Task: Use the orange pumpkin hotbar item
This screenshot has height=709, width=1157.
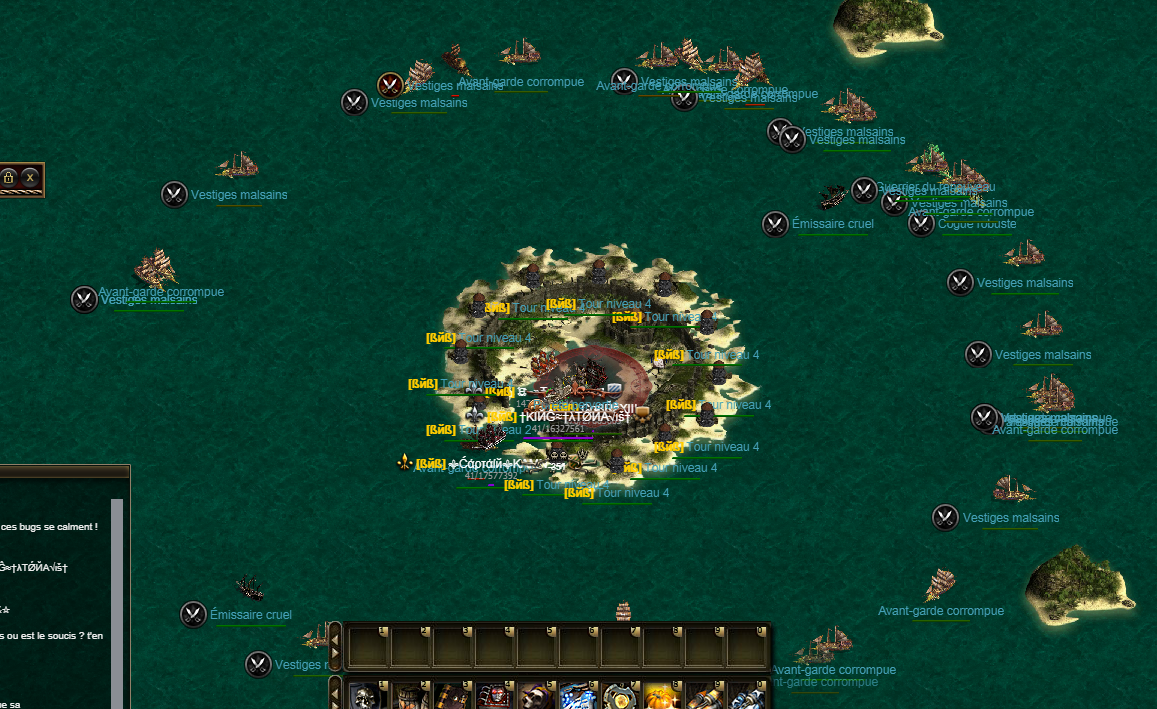Action: coord(662,695)
